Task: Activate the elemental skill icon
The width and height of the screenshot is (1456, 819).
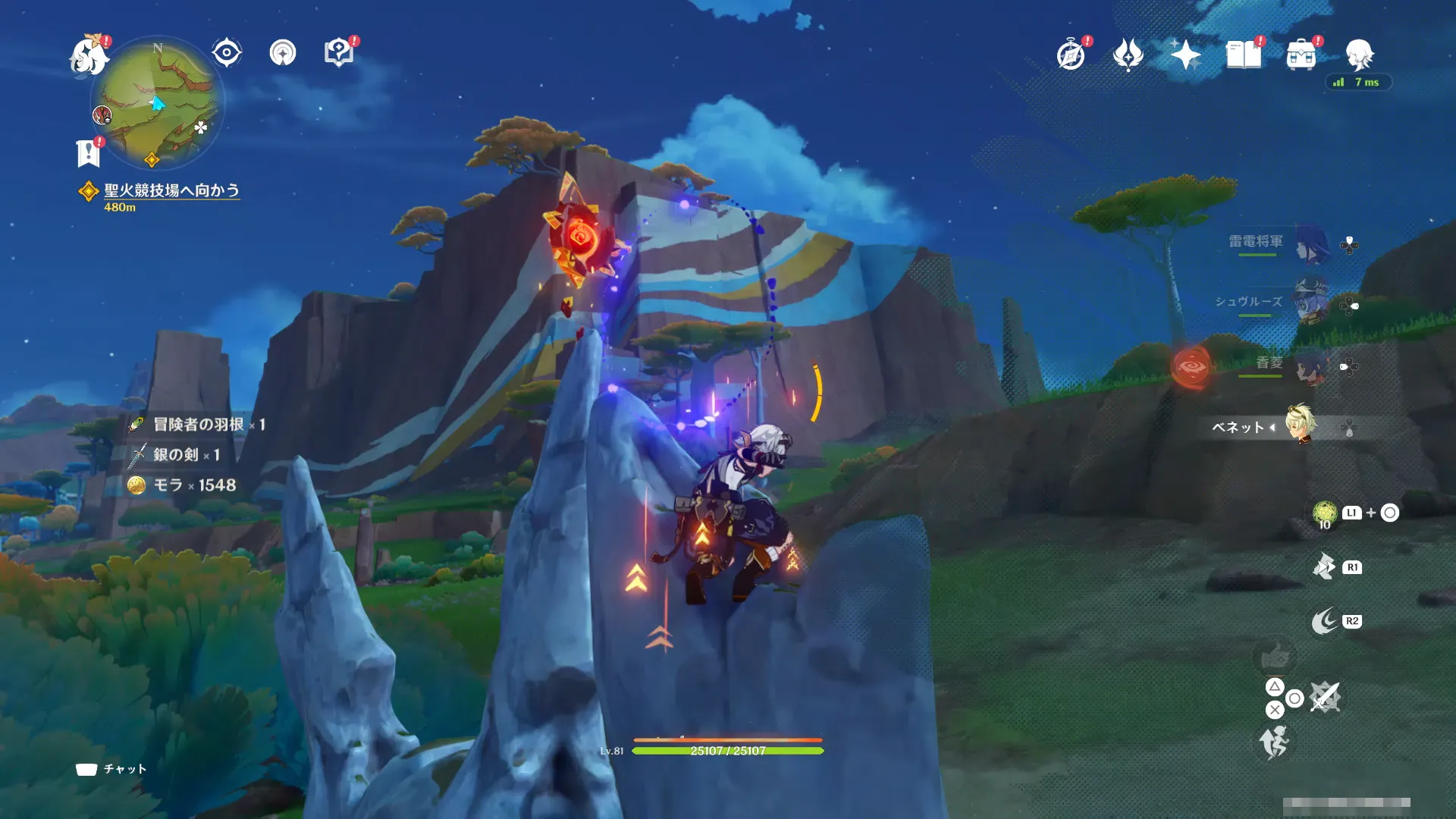Action: click(1324, 566)
